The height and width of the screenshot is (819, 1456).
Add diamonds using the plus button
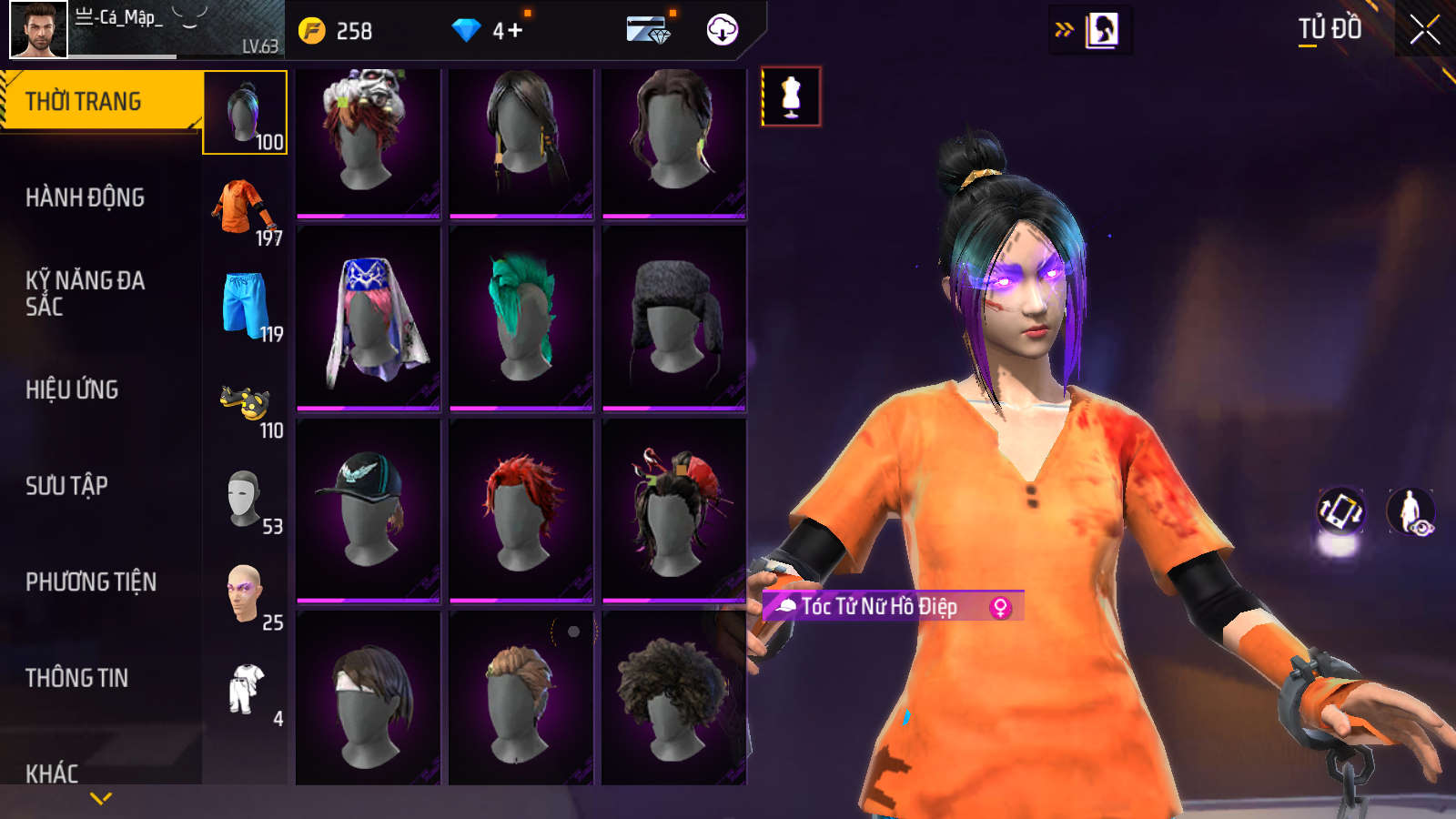[x=515, y=31]
